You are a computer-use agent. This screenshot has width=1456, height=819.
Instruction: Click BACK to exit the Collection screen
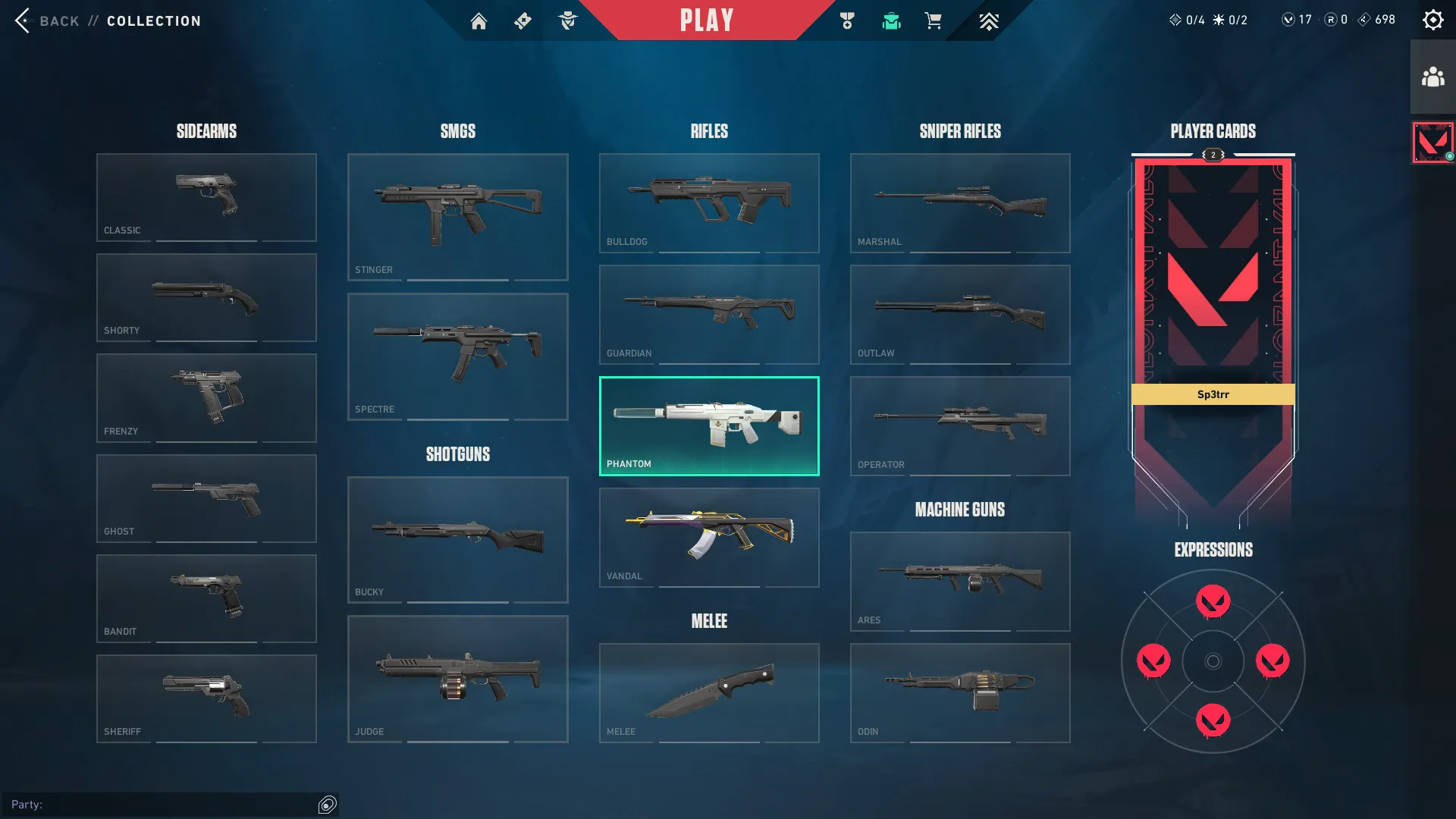(49, 20)
